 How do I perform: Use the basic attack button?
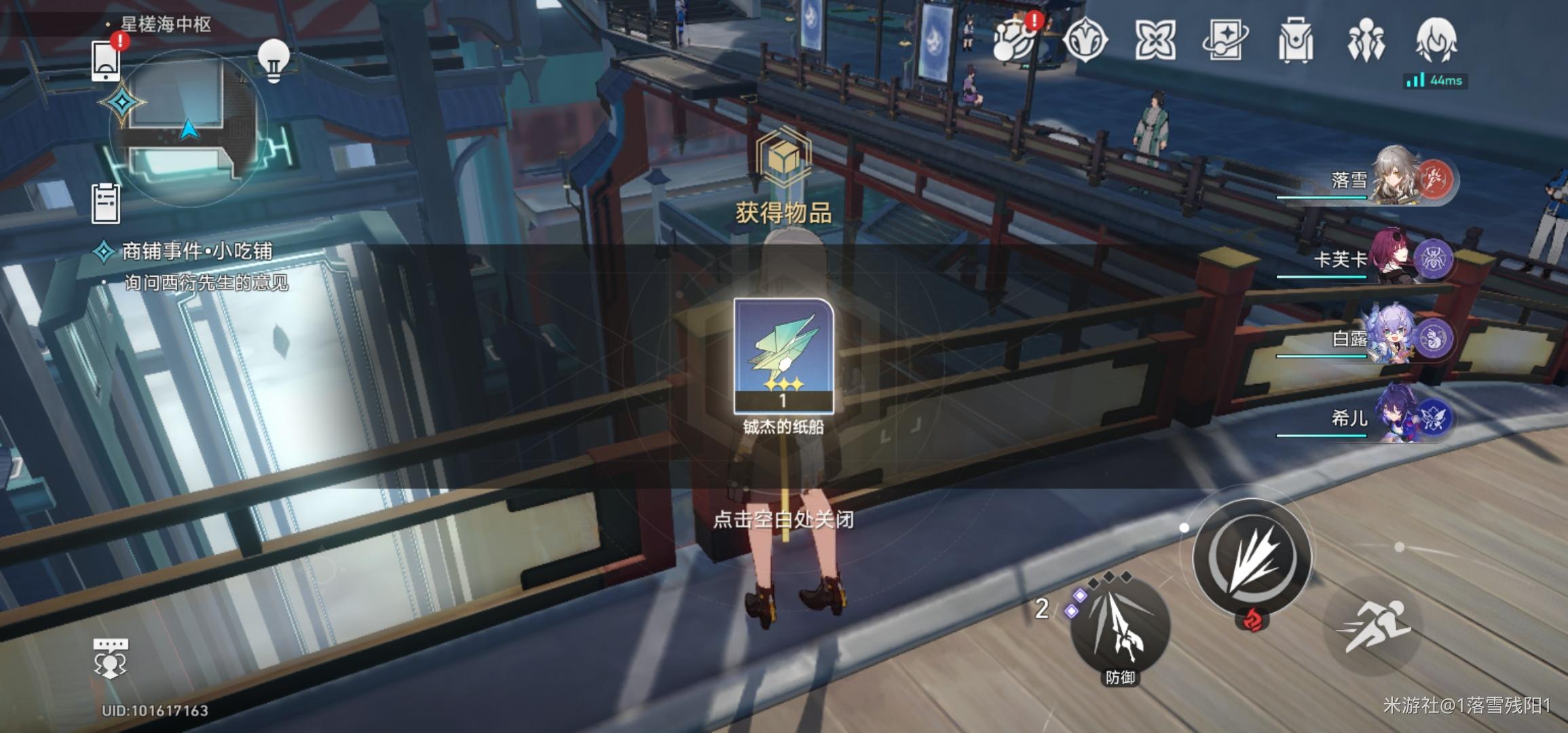[1252, 558]
